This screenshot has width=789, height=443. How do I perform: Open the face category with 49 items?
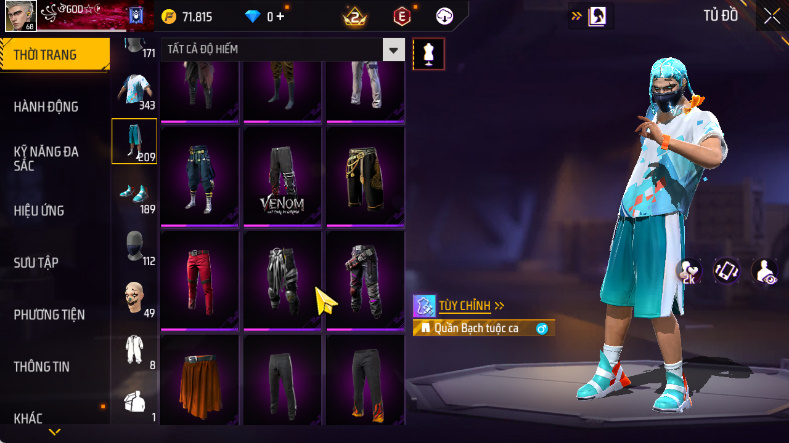coord(134,298)
